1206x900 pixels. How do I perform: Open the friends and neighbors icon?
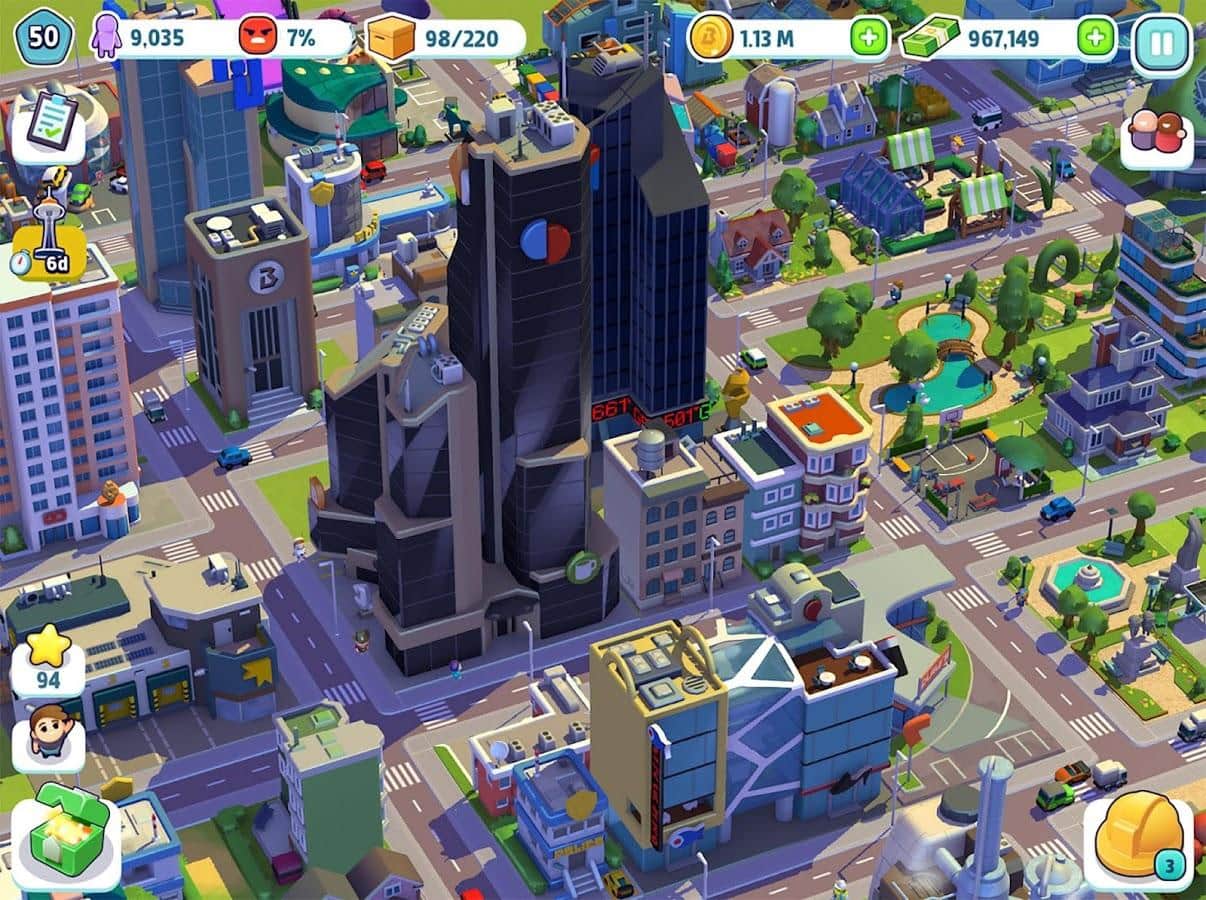coord(1156,135)
